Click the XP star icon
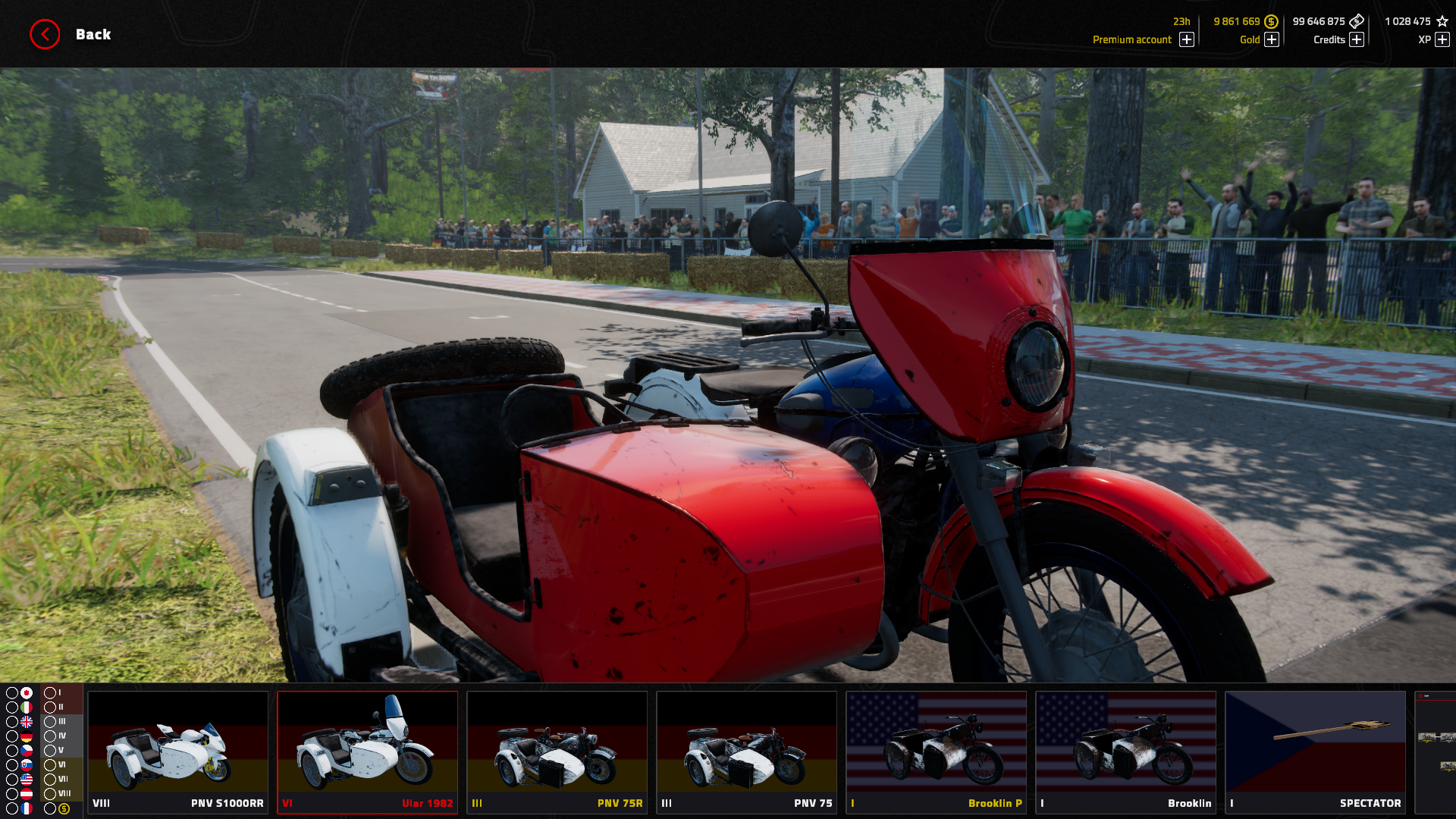Image resolution: width=1456 pixels, height=819 pixels. point(1440,21)
